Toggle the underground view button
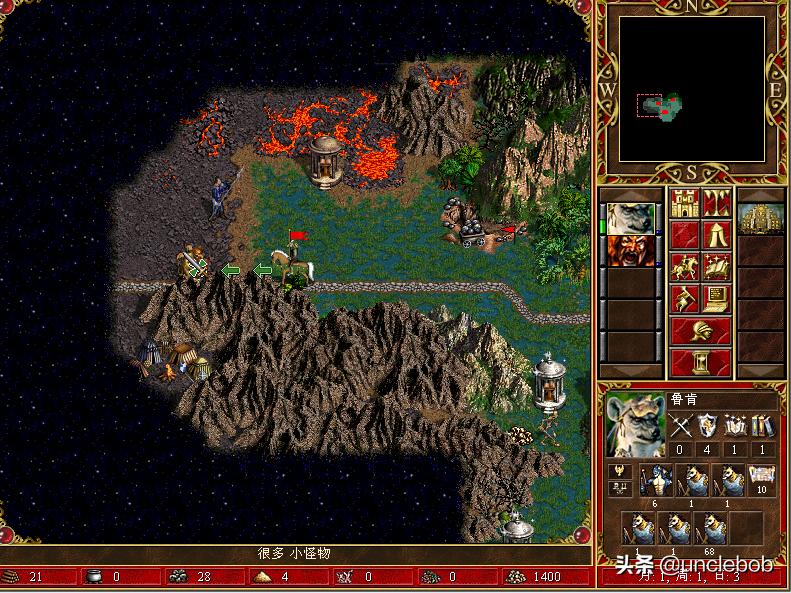 coord(716,204)
